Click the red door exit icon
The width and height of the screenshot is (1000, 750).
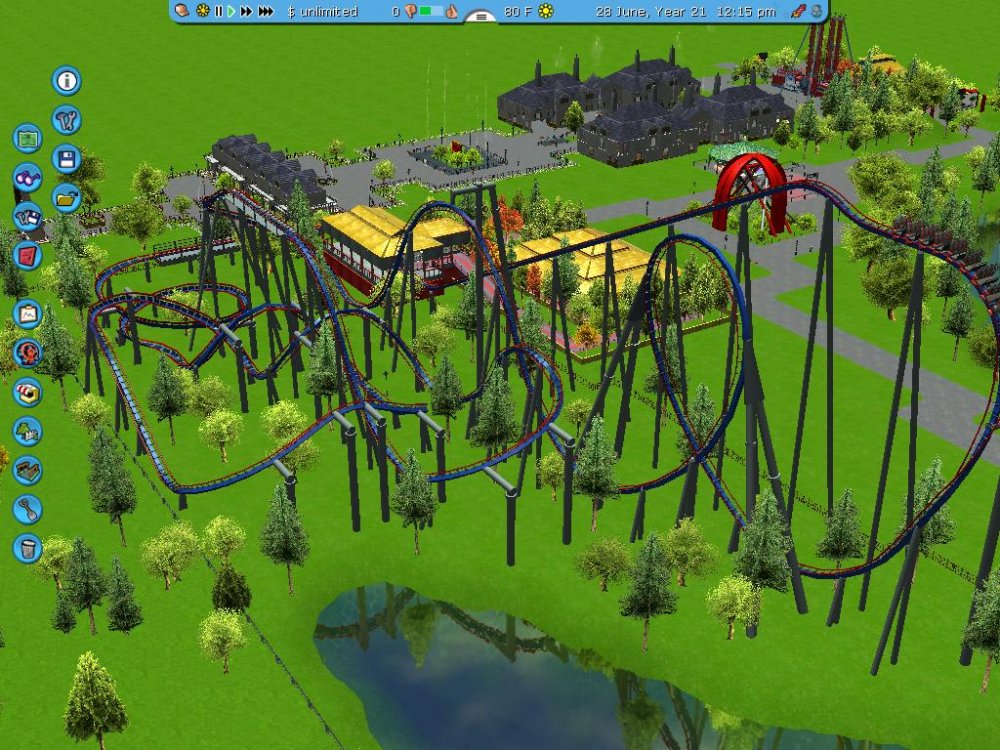tap(27, 255)
